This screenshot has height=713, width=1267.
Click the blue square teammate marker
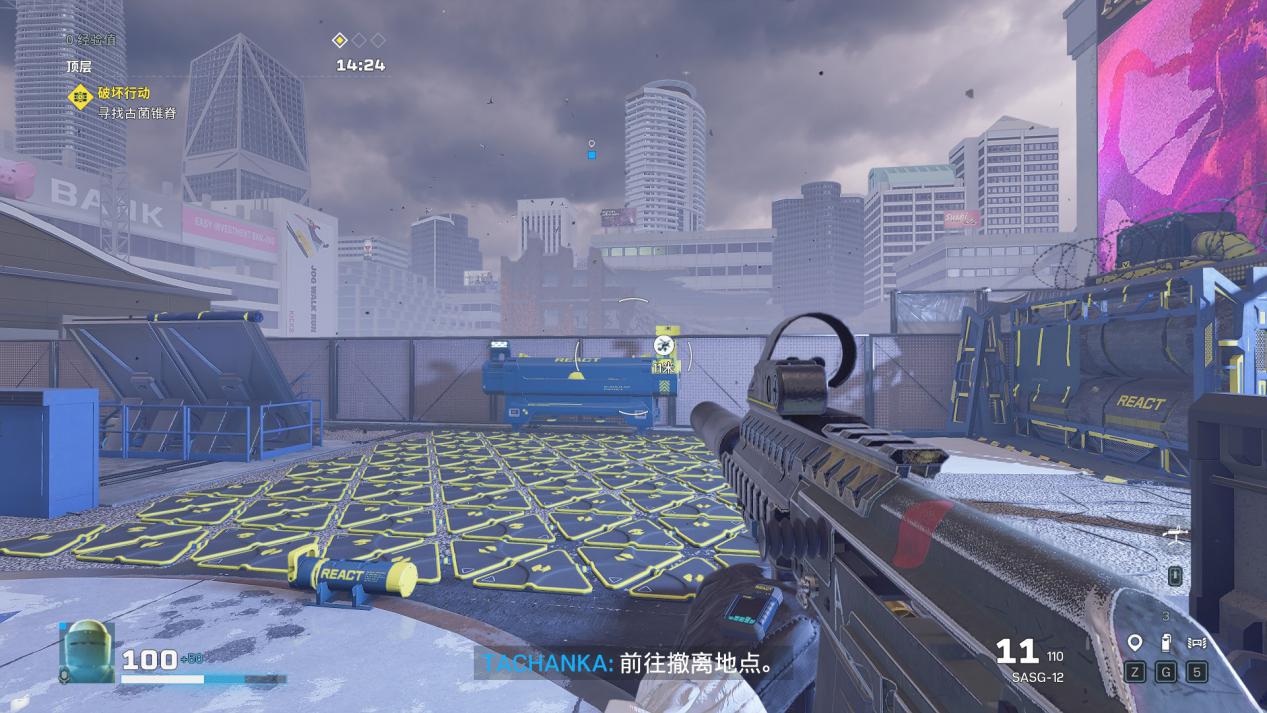pos(592,155)
